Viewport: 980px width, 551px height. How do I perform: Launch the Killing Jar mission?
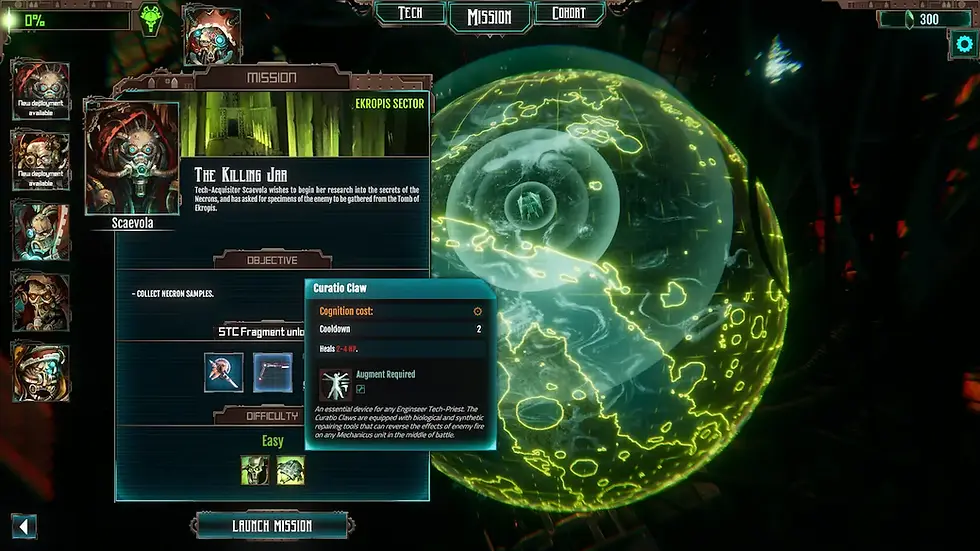coord(272,526)
